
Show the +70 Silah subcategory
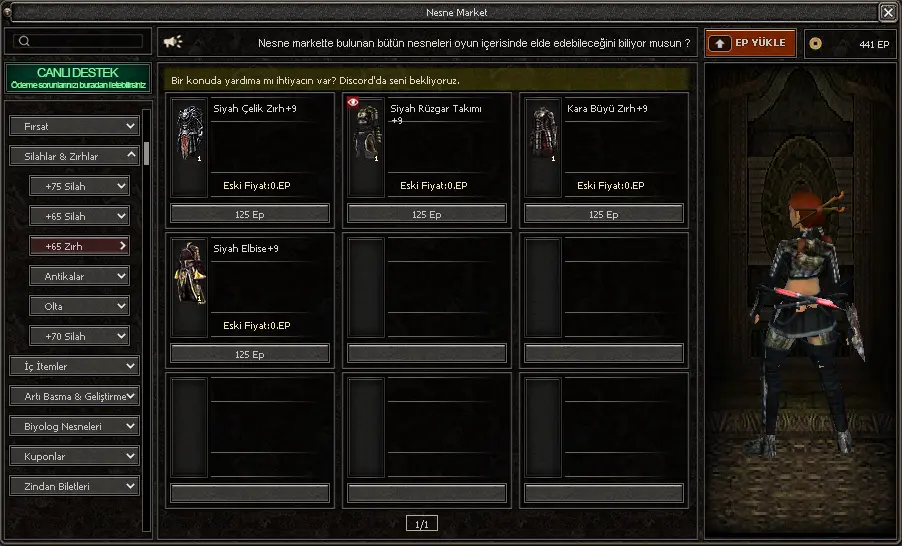(79, 336)
